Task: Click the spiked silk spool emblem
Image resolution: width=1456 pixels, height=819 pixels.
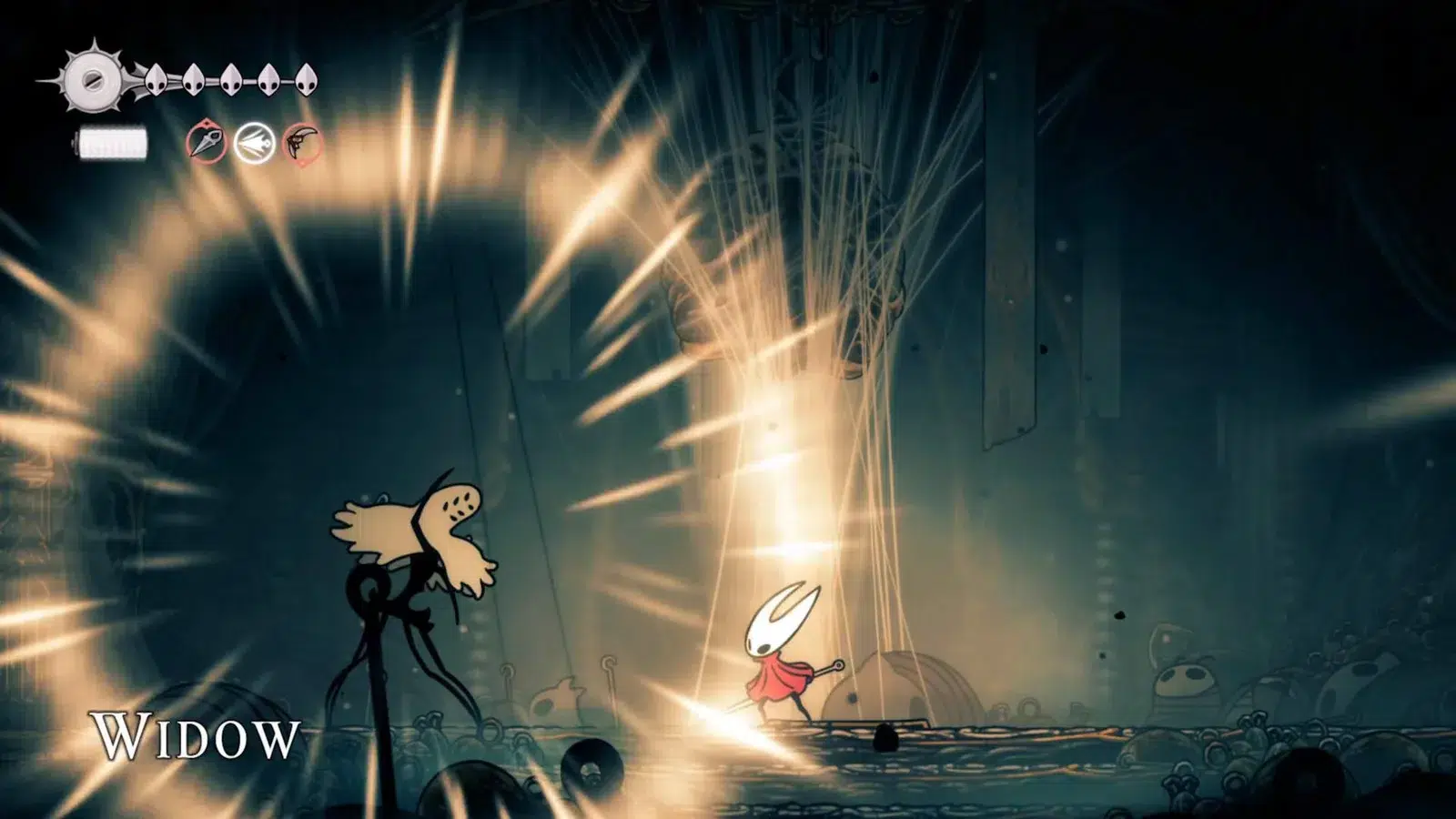Action: coord(93,80)
